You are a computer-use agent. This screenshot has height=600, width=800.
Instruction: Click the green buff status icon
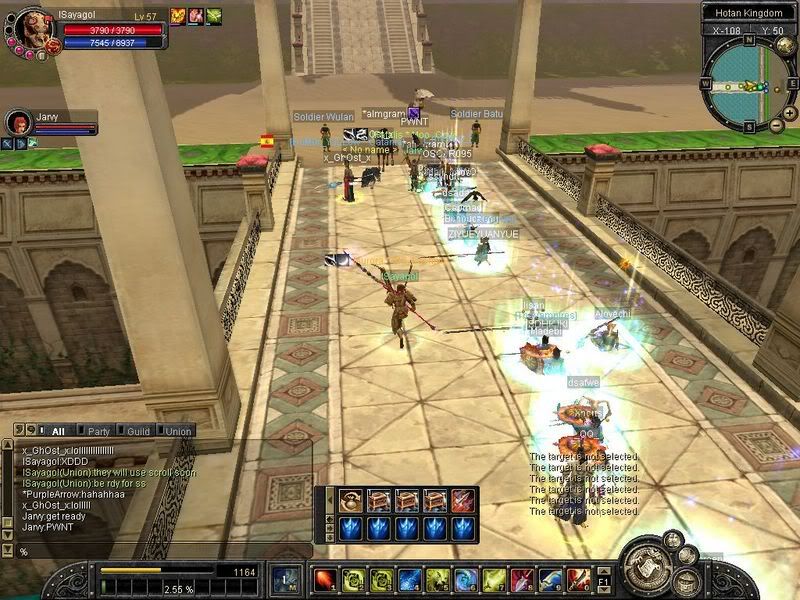(214, 16)
